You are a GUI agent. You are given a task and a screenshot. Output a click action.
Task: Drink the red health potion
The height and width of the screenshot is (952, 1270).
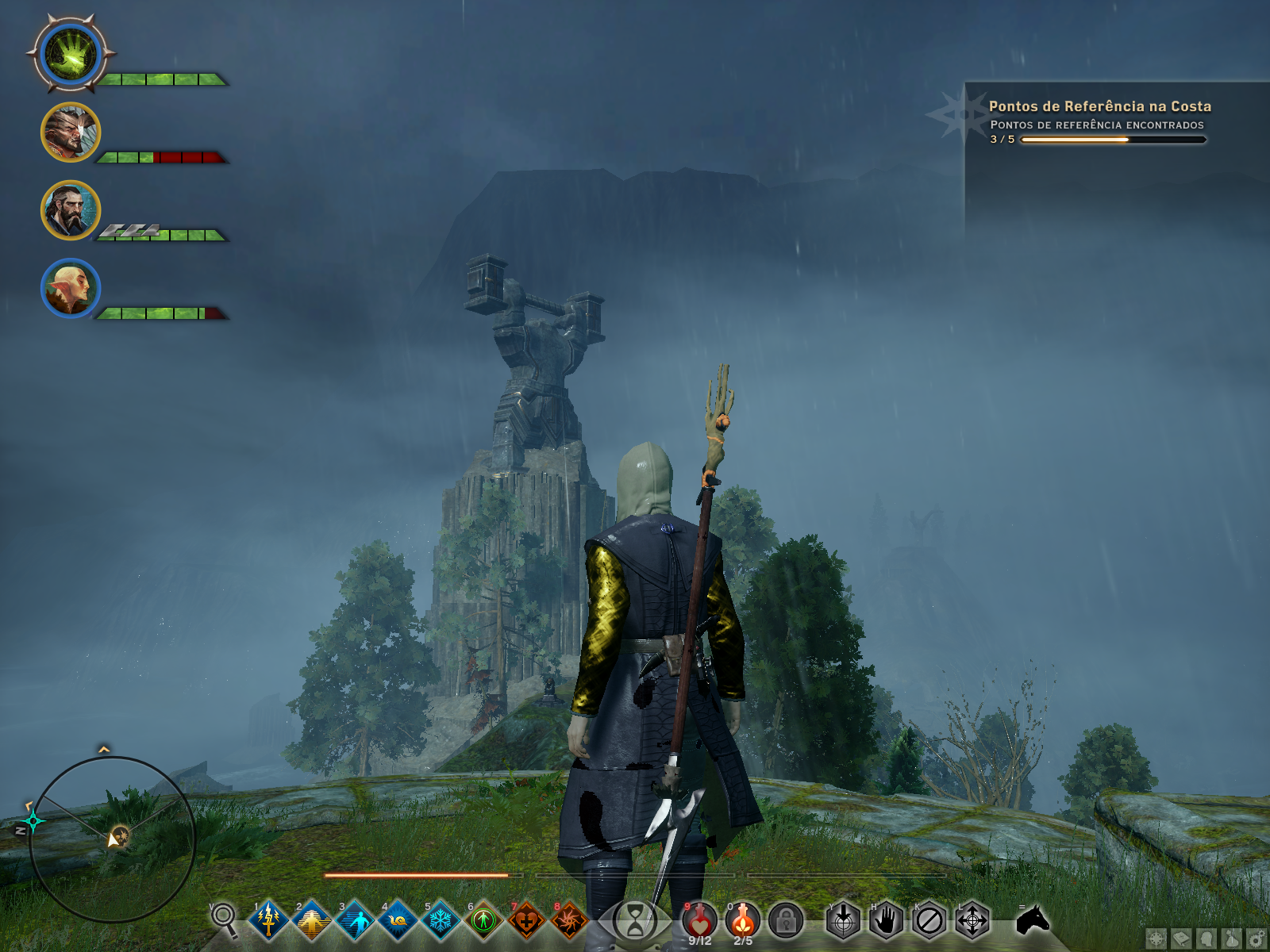(699, 920)
